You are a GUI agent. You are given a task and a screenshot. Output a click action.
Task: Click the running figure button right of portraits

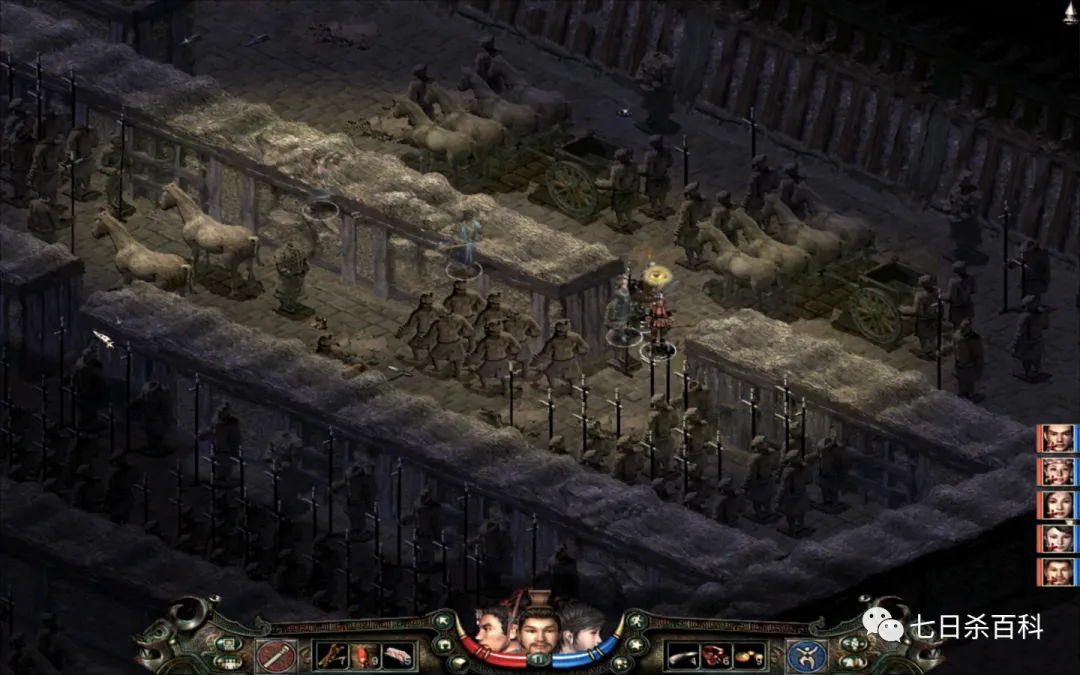[x=638, y=622]
